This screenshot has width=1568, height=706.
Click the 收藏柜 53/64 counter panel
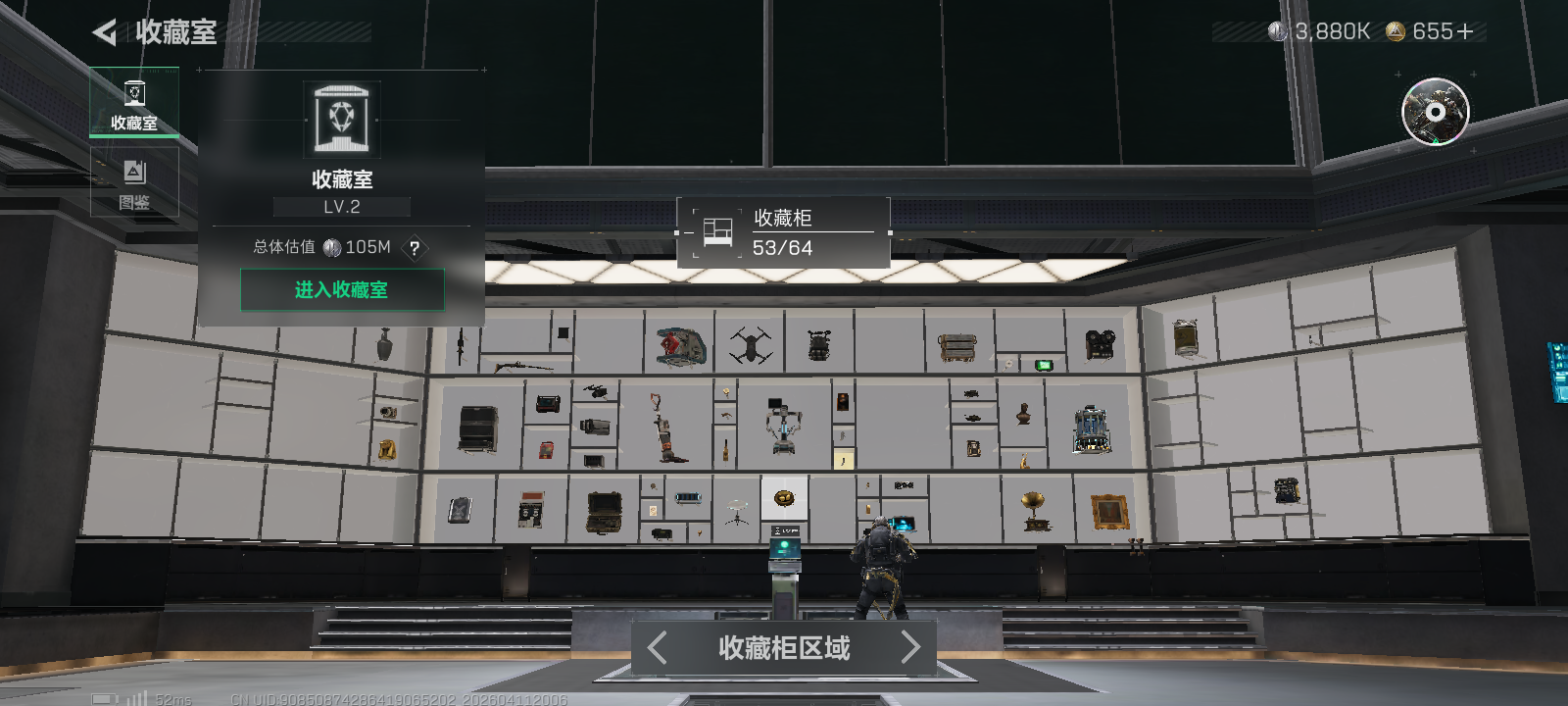click(x=784, y=230)
